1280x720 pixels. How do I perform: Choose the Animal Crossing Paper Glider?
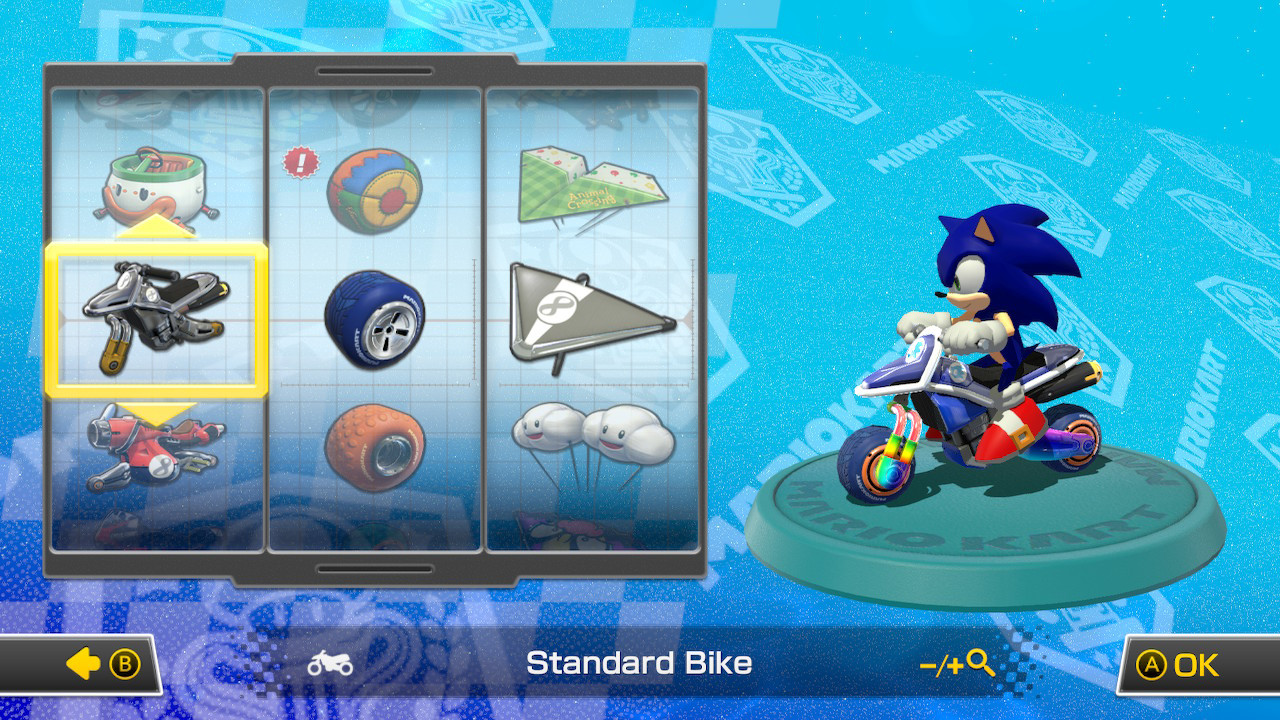coord(595,185)
